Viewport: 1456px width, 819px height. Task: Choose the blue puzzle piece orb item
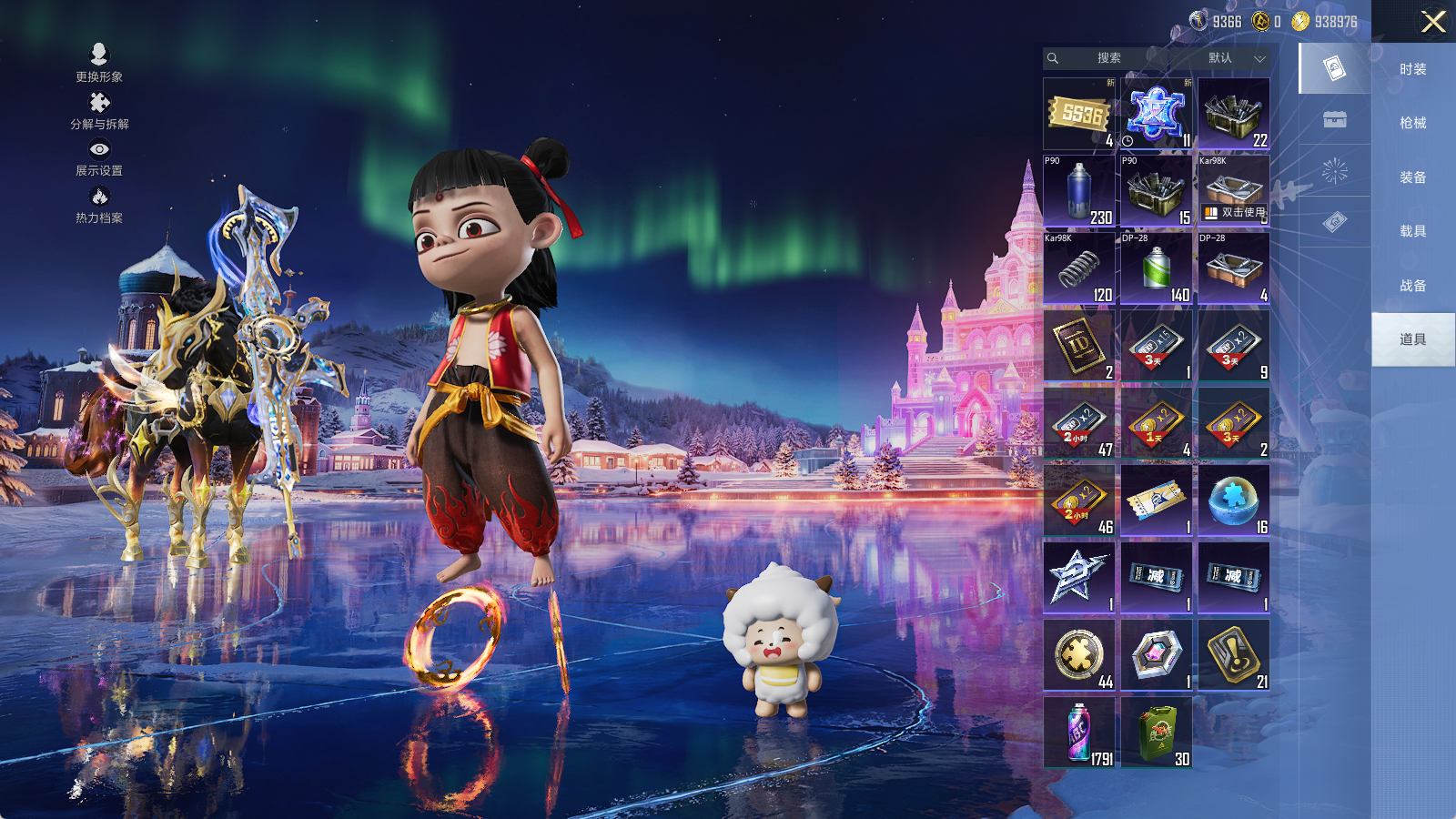1234,500
